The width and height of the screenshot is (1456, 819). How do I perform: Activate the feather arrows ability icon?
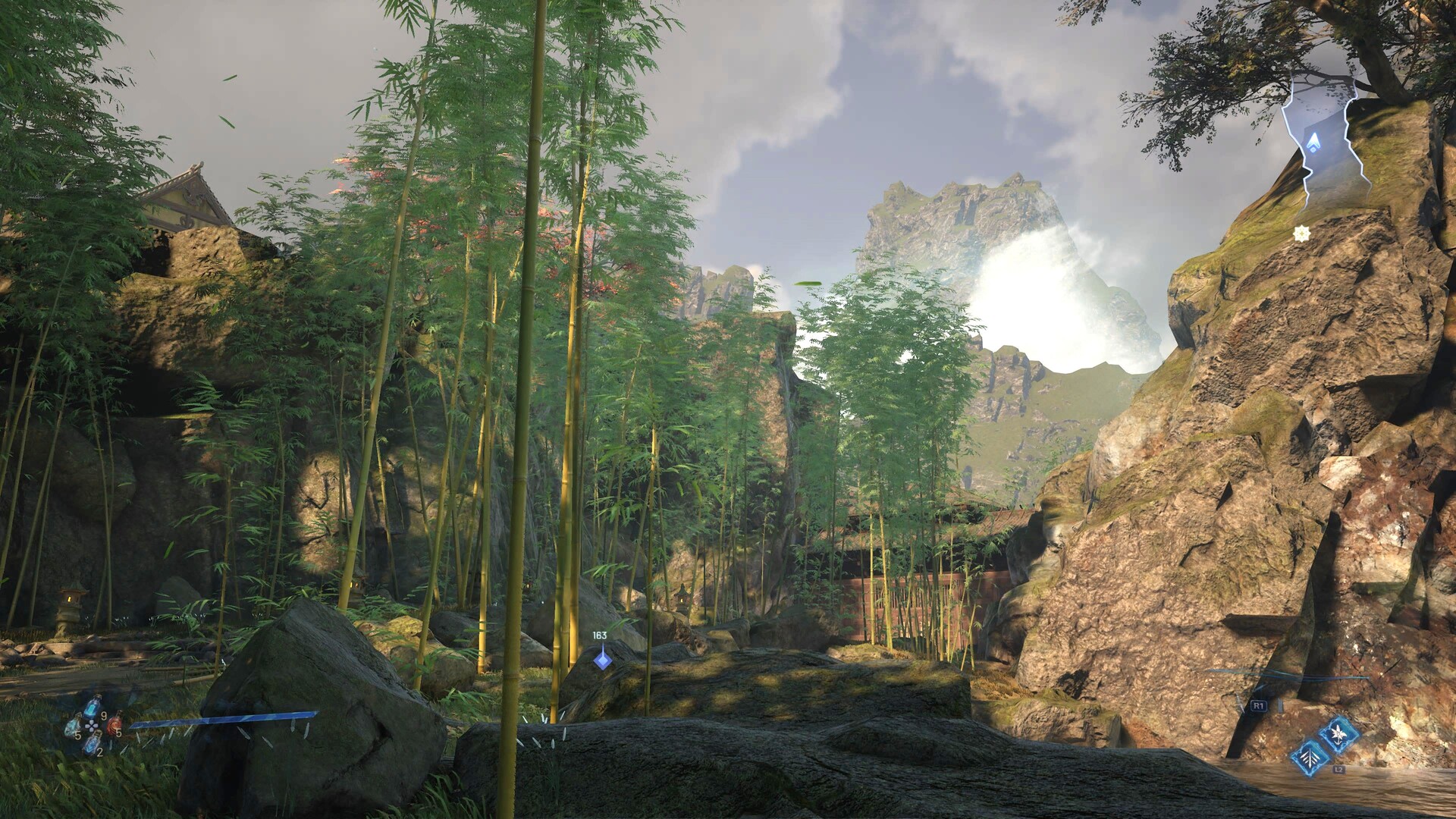1310,758
